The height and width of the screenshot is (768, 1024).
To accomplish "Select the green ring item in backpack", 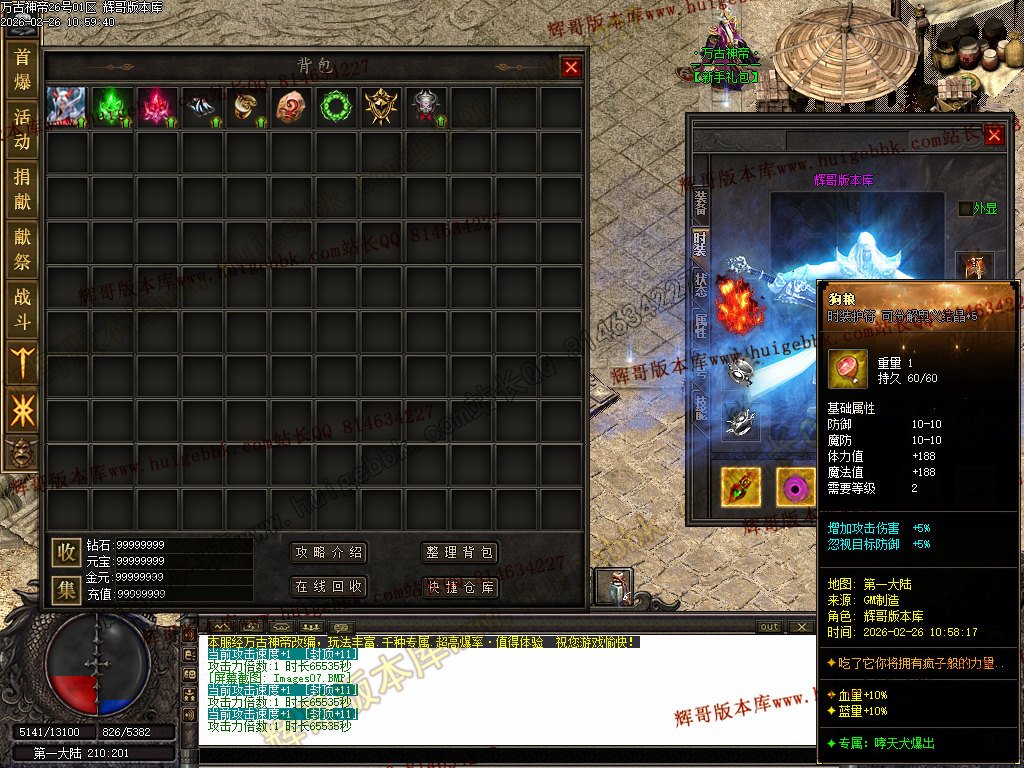I will tap(337, 107).
